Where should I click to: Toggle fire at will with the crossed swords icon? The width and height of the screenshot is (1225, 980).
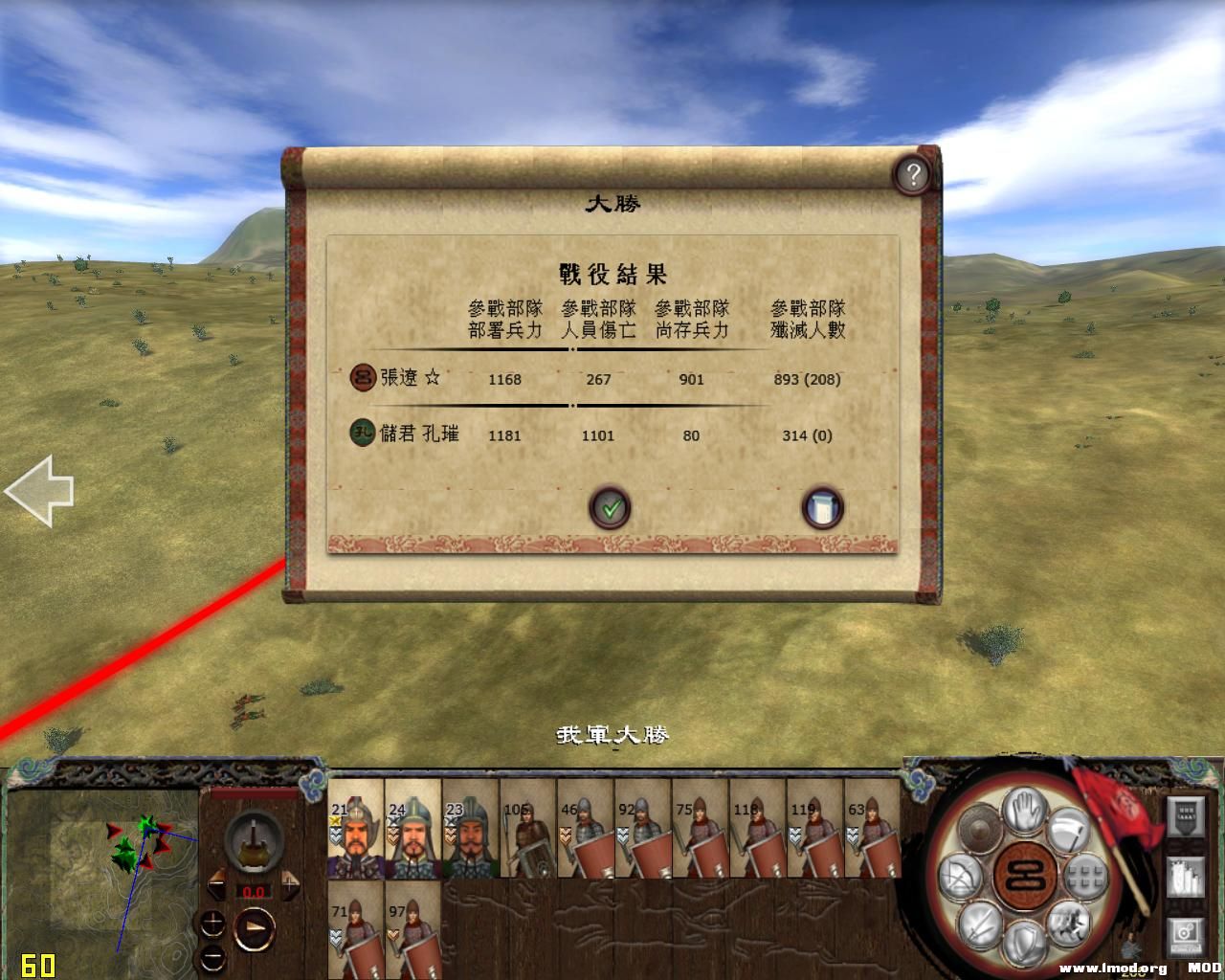click(978, 924)
